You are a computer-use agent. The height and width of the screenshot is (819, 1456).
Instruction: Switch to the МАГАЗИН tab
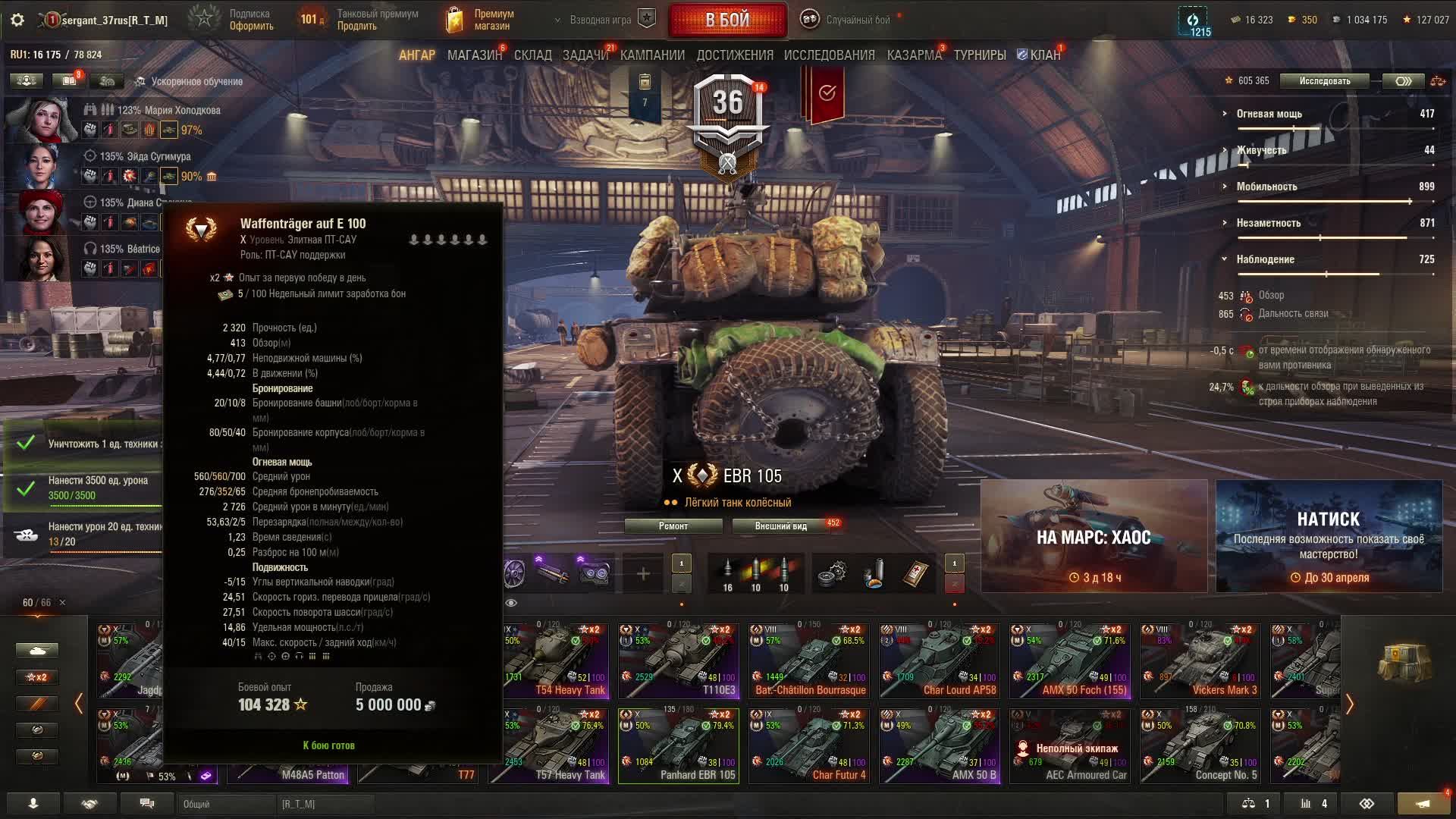click(x=474, y=55)
